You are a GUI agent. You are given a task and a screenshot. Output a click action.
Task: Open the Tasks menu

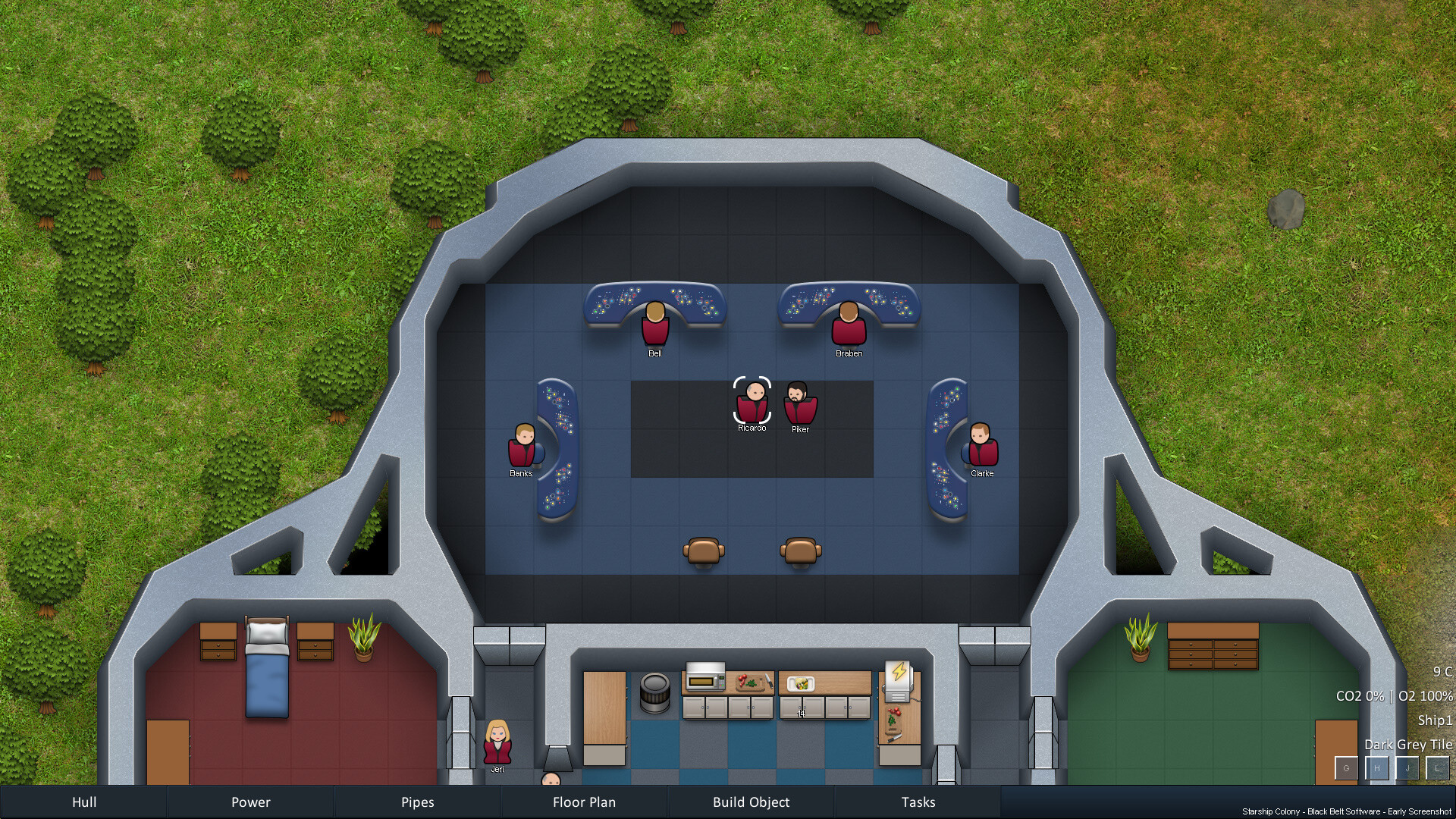pyautogui.click(x=918, y=802)
